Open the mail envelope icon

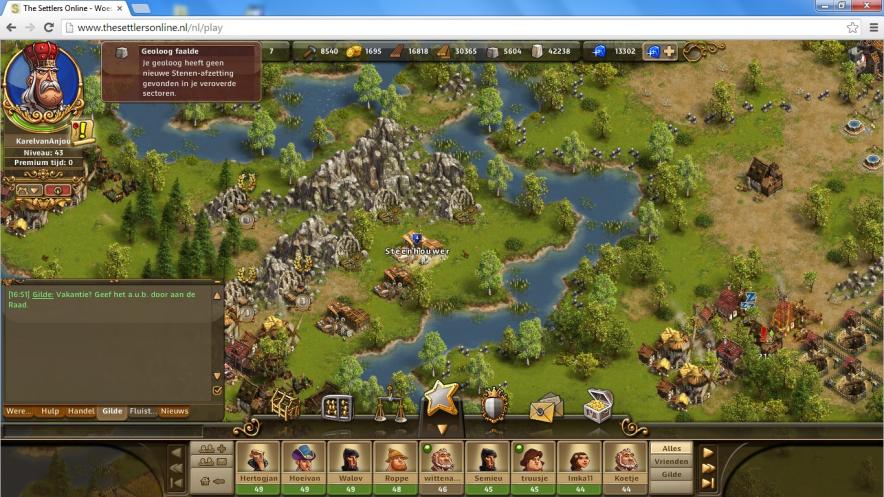tap(546, 407)
